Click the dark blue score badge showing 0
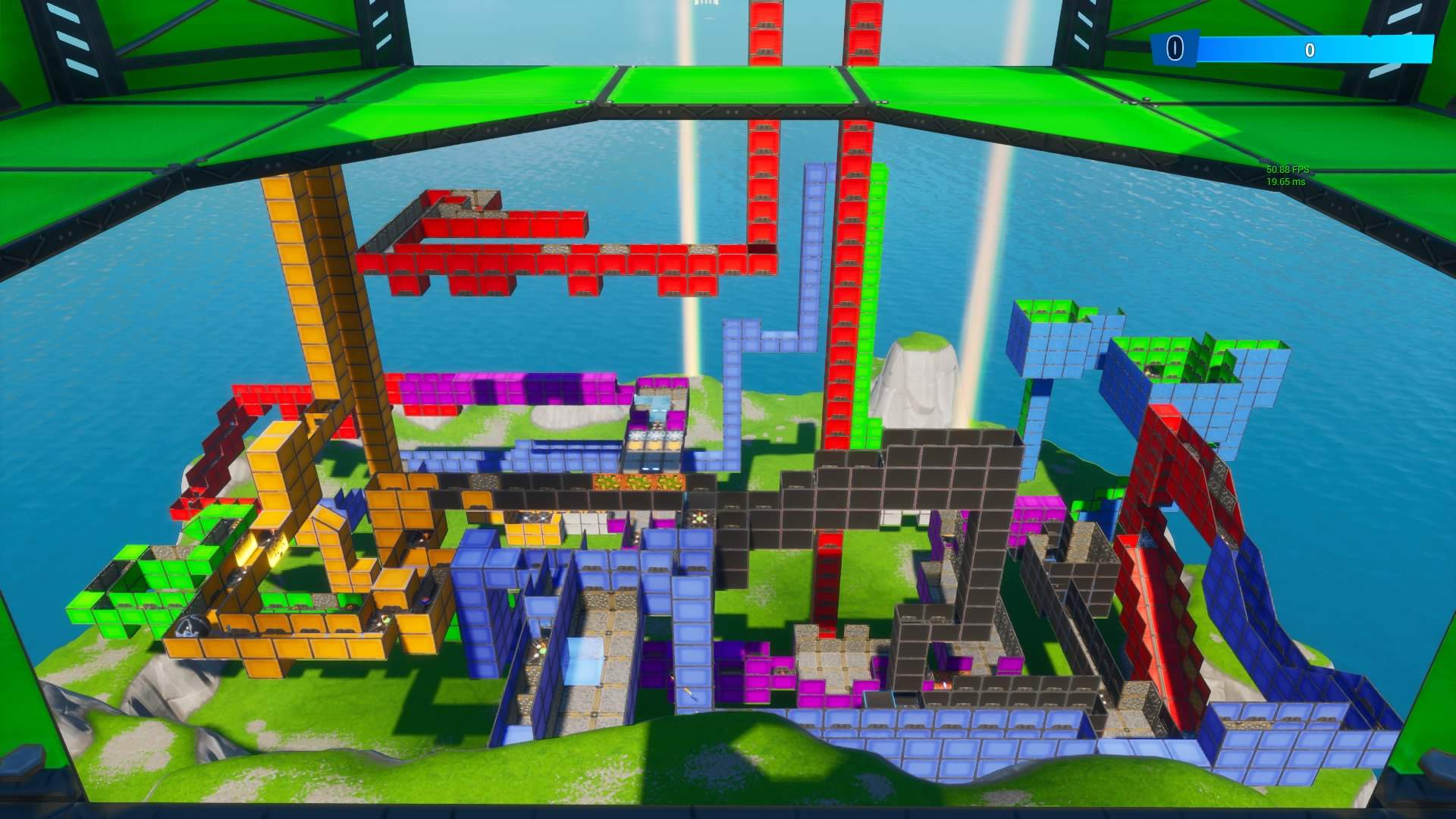Image resolution: width=1456 pixels, height=819 pixels. (x=1174, y=48)
